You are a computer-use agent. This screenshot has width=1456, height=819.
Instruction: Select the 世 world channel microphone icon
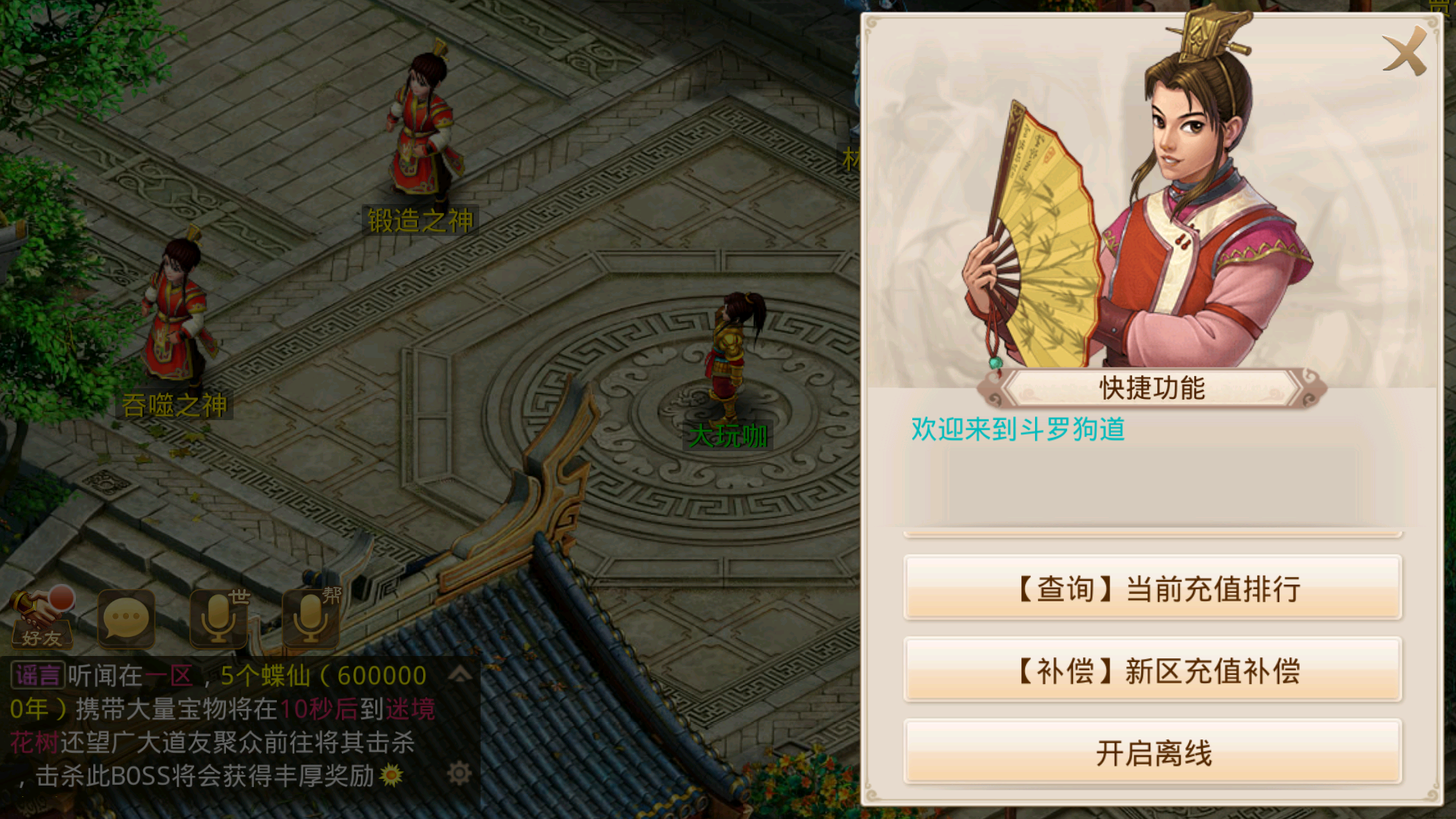point(218,620)
